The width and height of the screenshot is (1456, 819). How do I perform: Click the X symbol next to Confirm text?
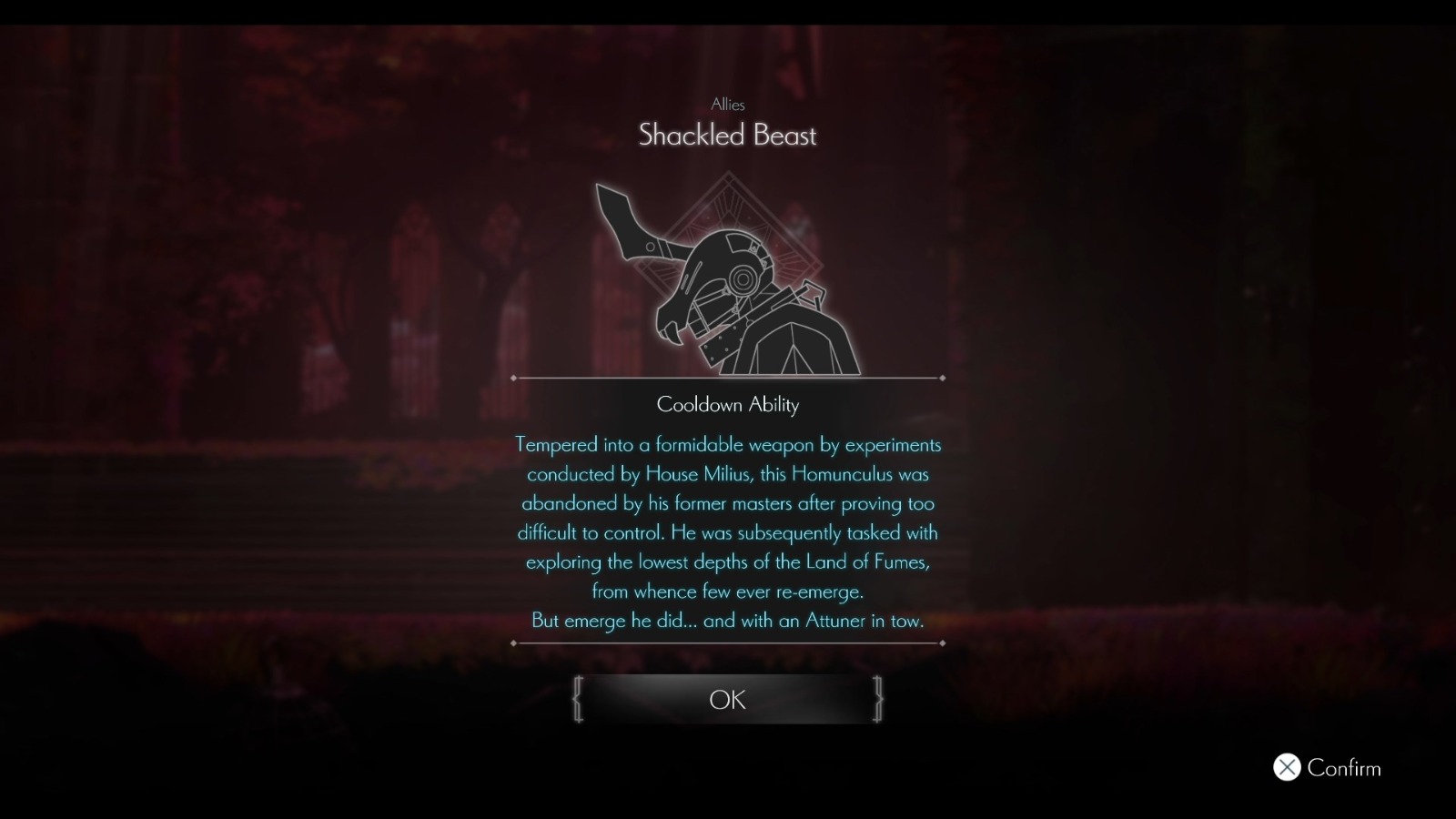point(1286,769)
